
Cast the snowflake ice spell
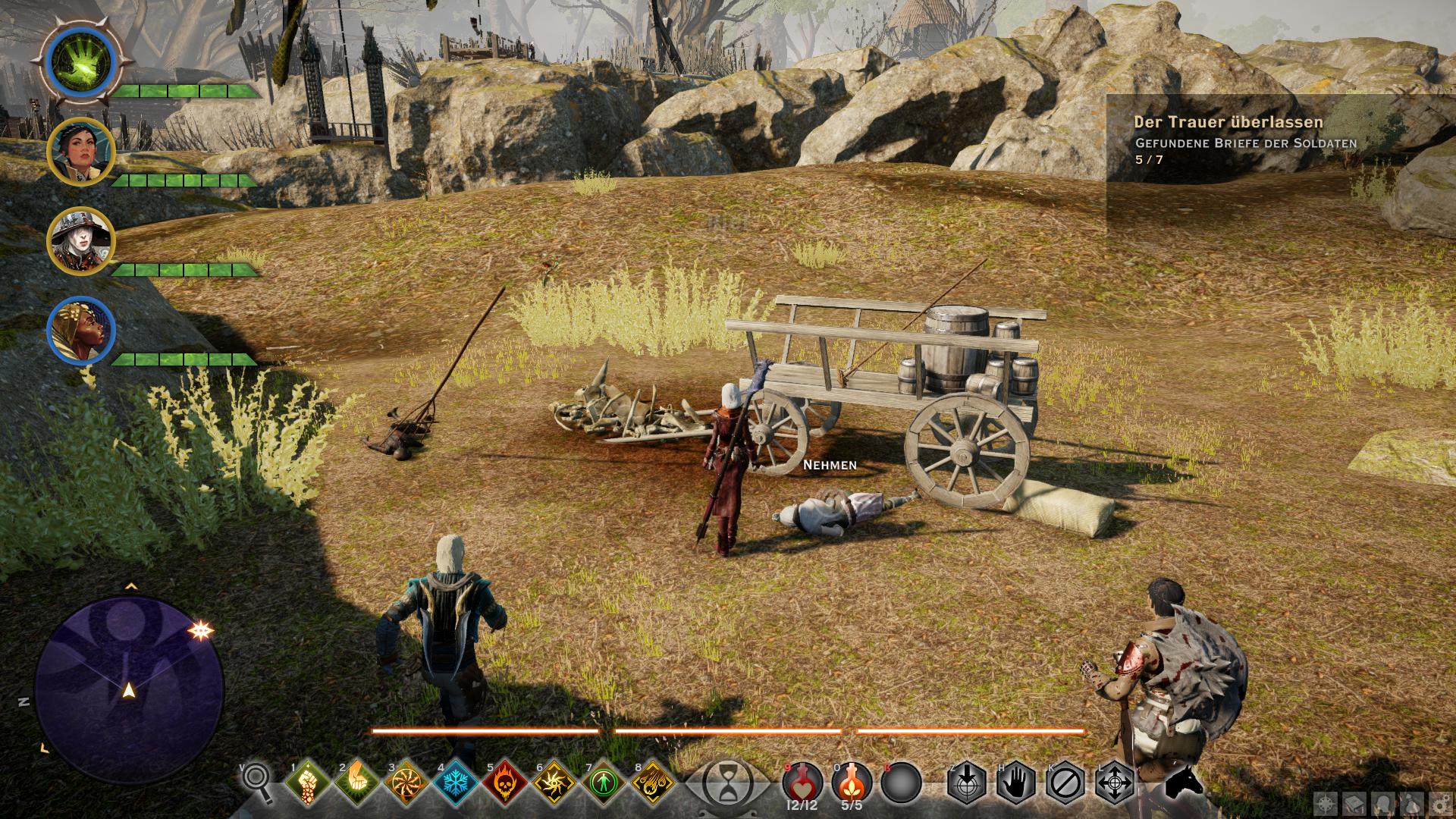(456, 783)
